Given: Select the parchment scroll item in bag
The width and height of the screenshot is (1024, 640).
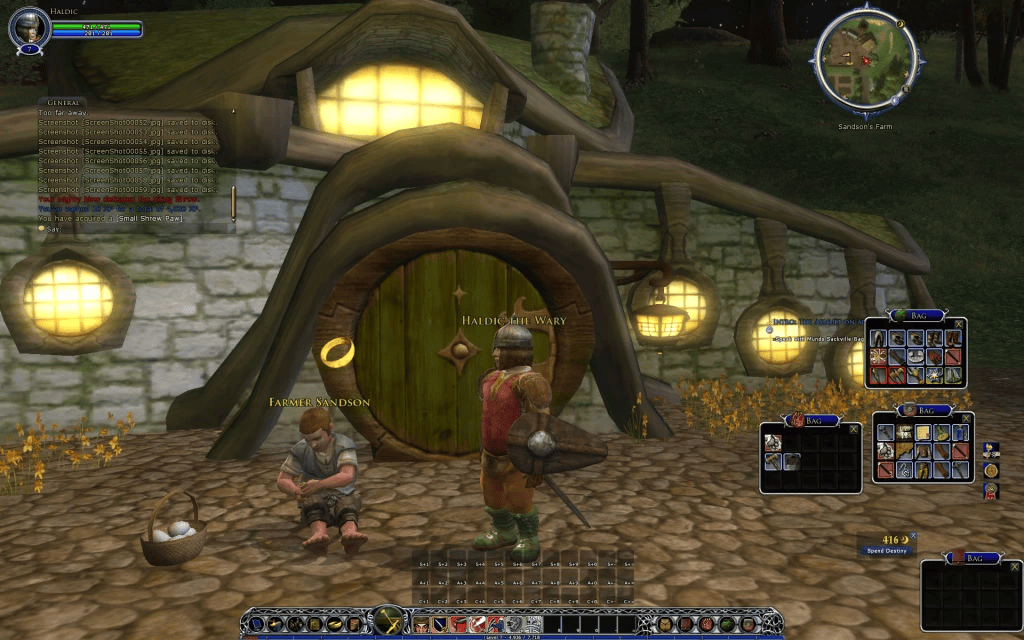Looking at the screenshot, I should point(923,432).
